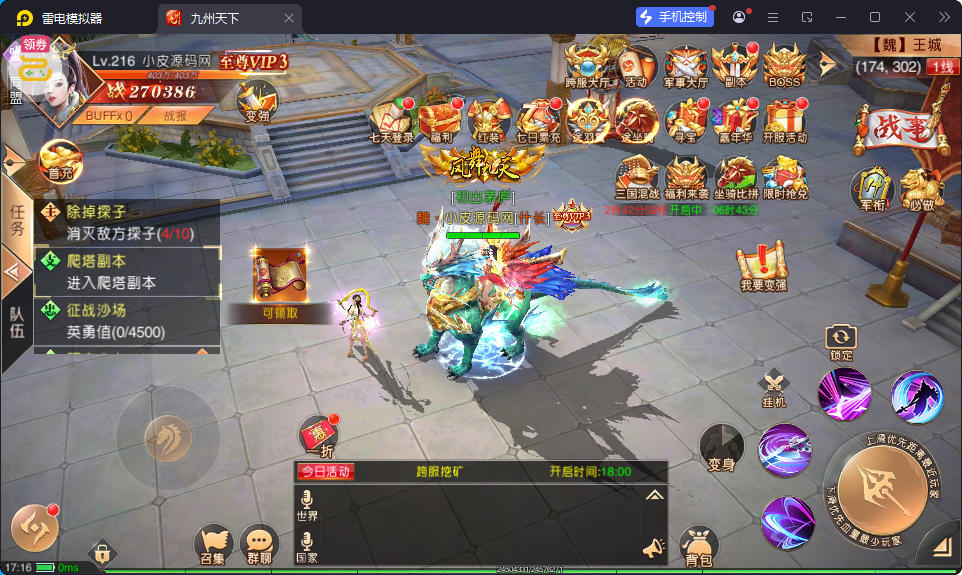This screenshot has height=575, width=962.
Task: Open the 跨服大厅 cross-server hall
Action: point(587,66)
